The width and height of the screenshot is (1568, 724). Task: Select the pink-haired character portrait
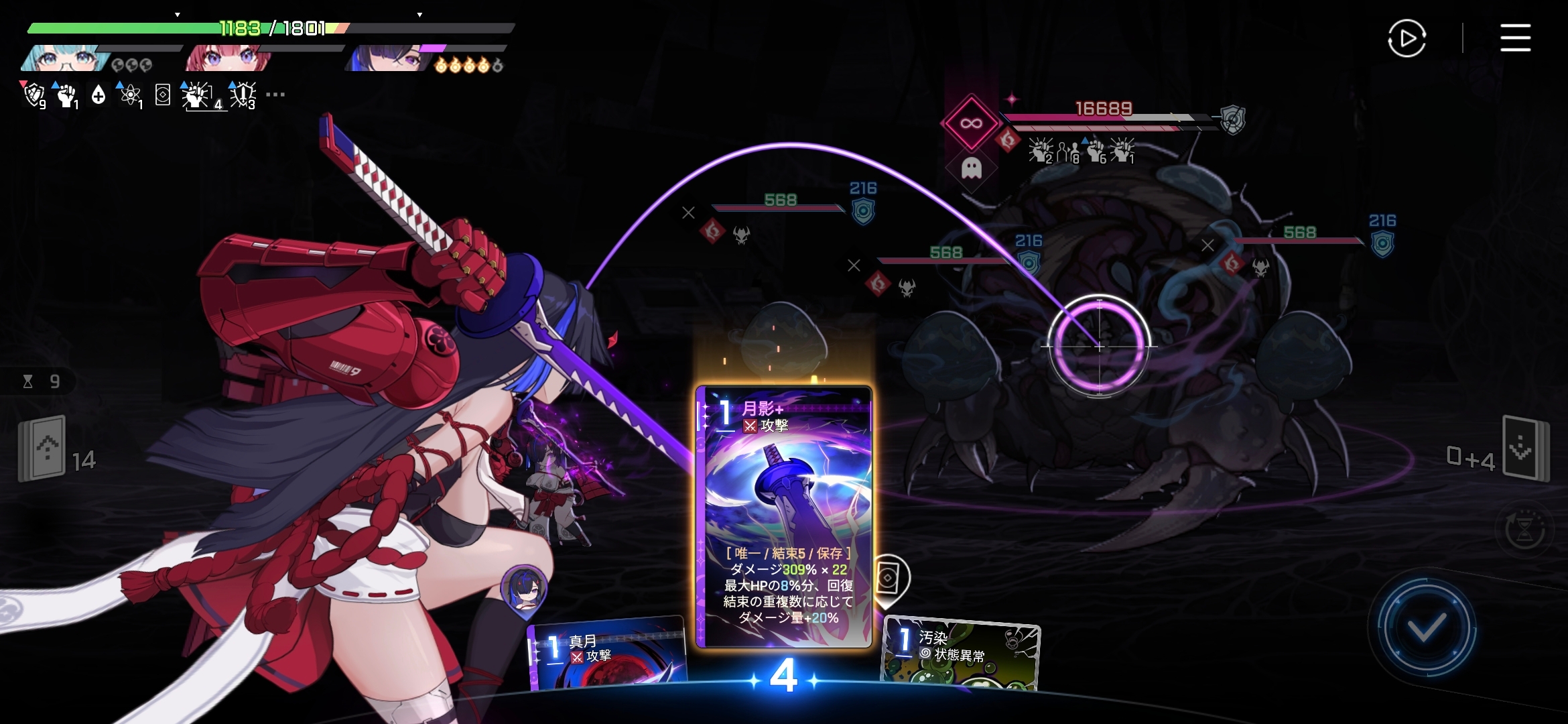click(228, 59)
